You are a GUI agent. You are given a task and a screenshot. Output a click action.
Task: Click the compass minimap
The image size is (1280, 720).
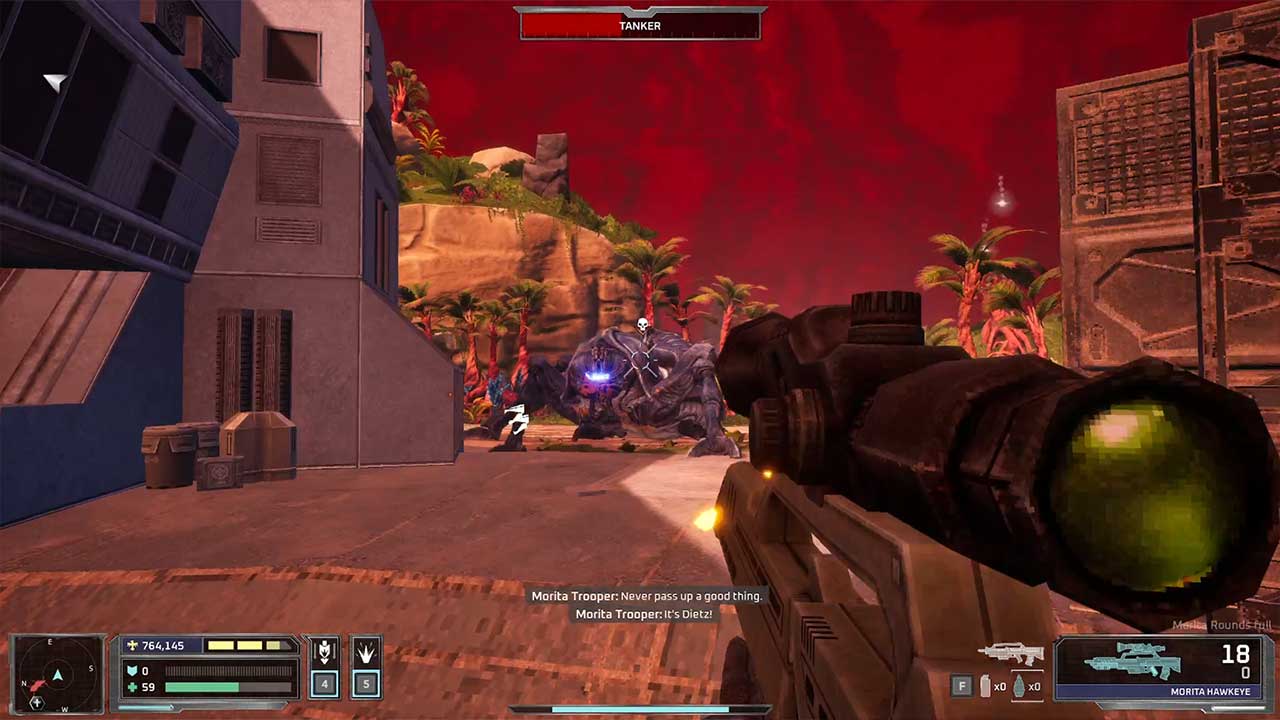[58, 674]
